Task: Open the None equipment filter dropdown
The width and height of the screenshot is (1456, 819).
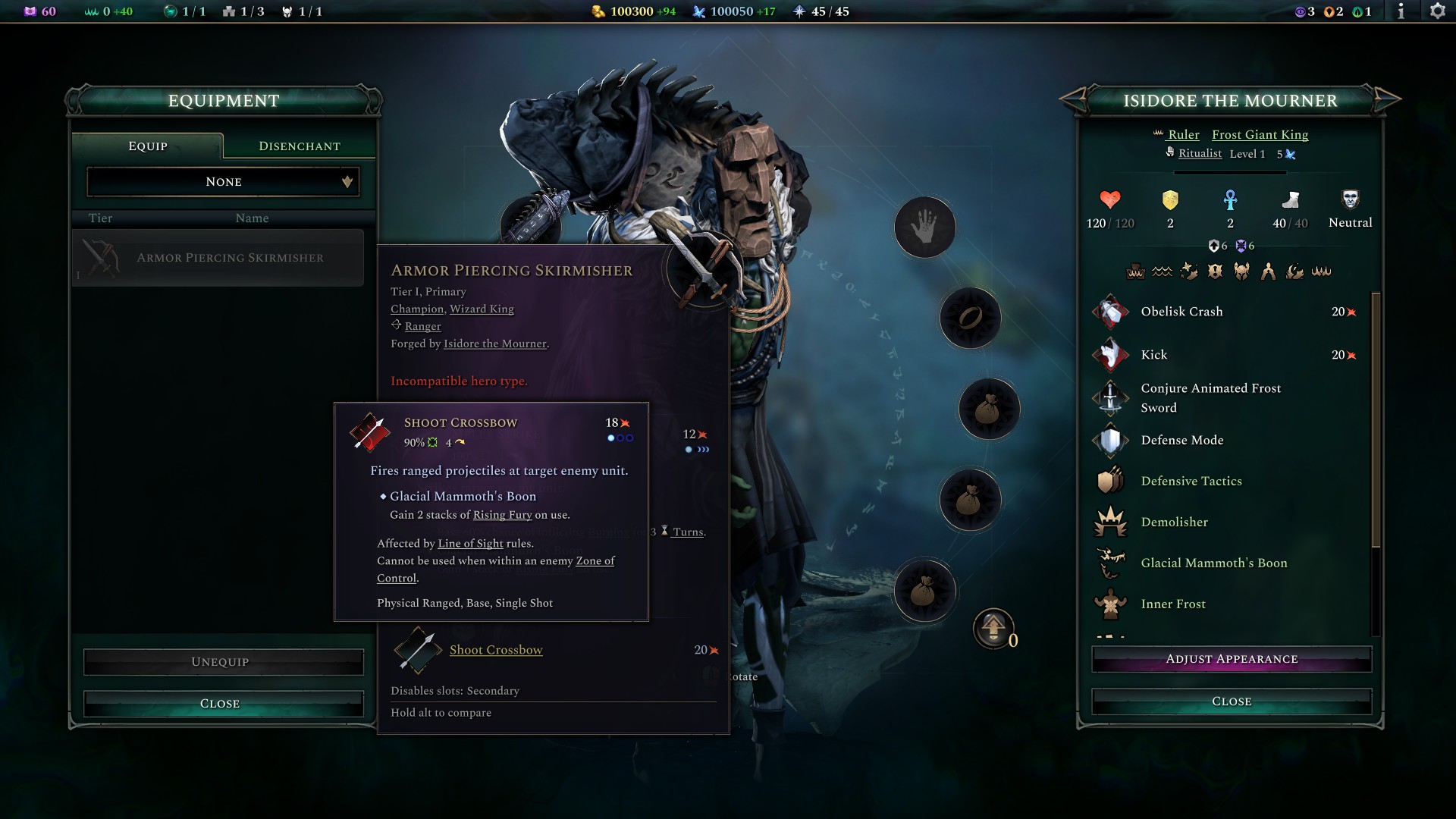Action: 222,181
